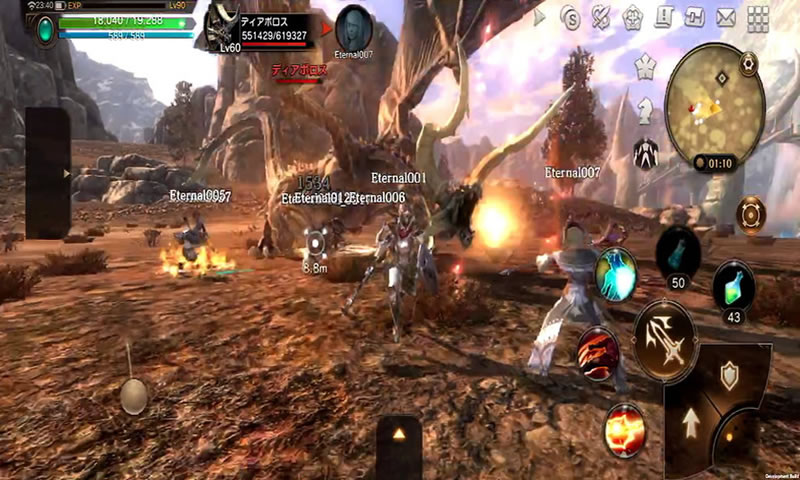This screenshot has height=480, width=800.
Task: Activate the sword basic attack button
Action: pyautogui.click(x=665, y=339)
